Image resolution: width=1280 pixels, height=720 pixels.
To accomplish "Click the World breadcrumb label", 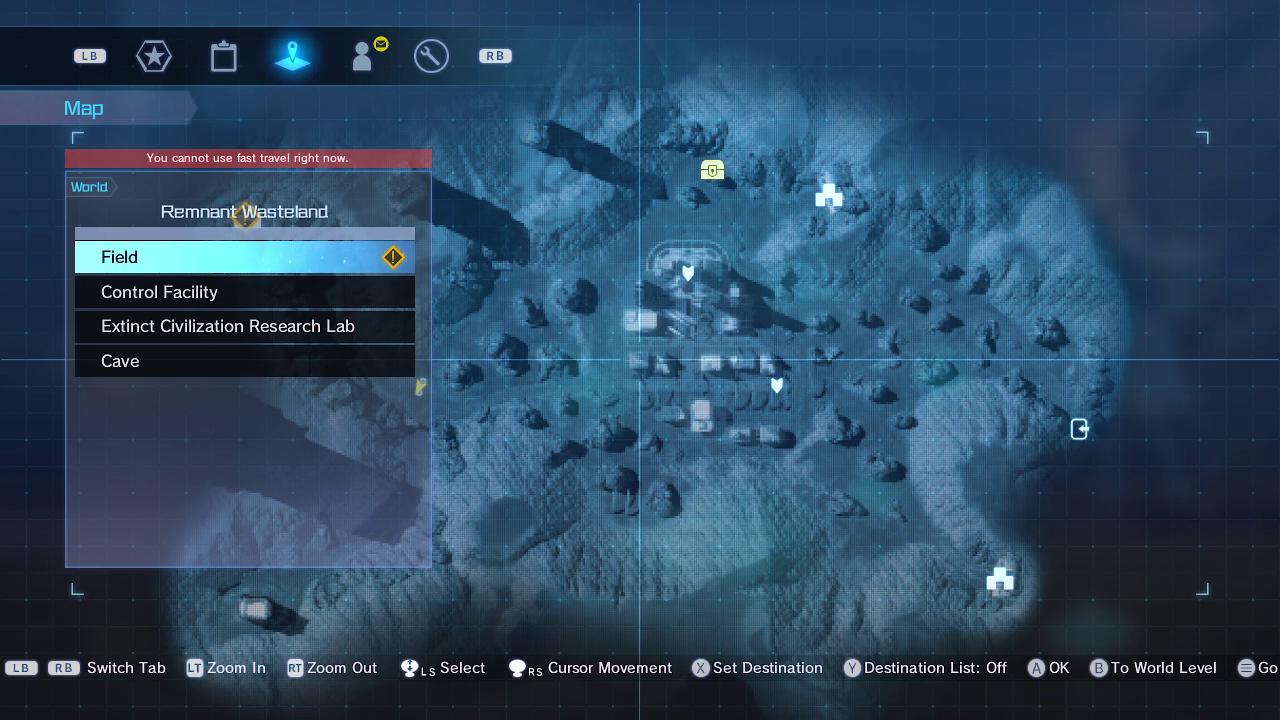I will point(90,187).
